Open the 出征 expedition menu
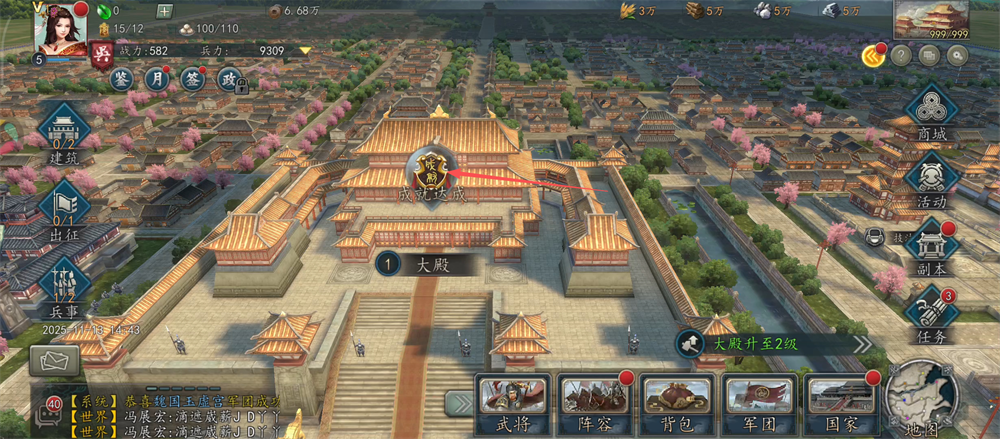 [x=64, y=210]
